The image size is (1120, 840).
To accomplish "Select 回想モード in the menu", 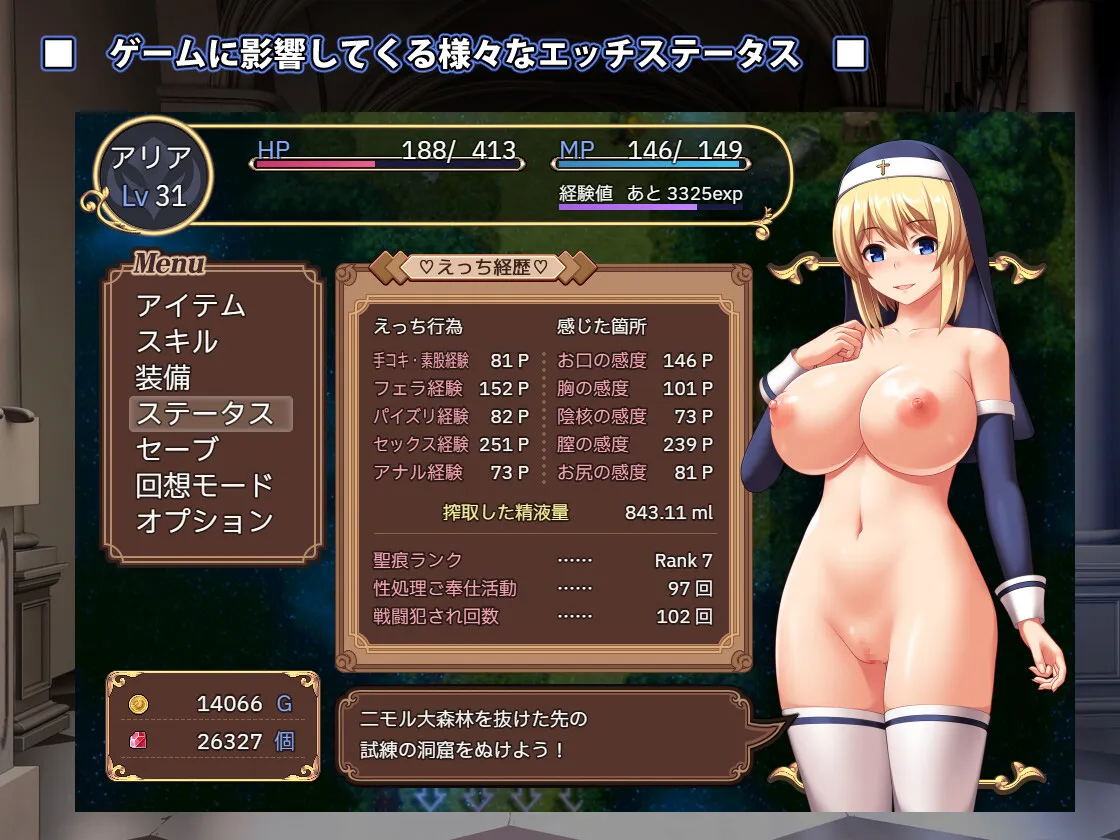I will pos(204,485).
